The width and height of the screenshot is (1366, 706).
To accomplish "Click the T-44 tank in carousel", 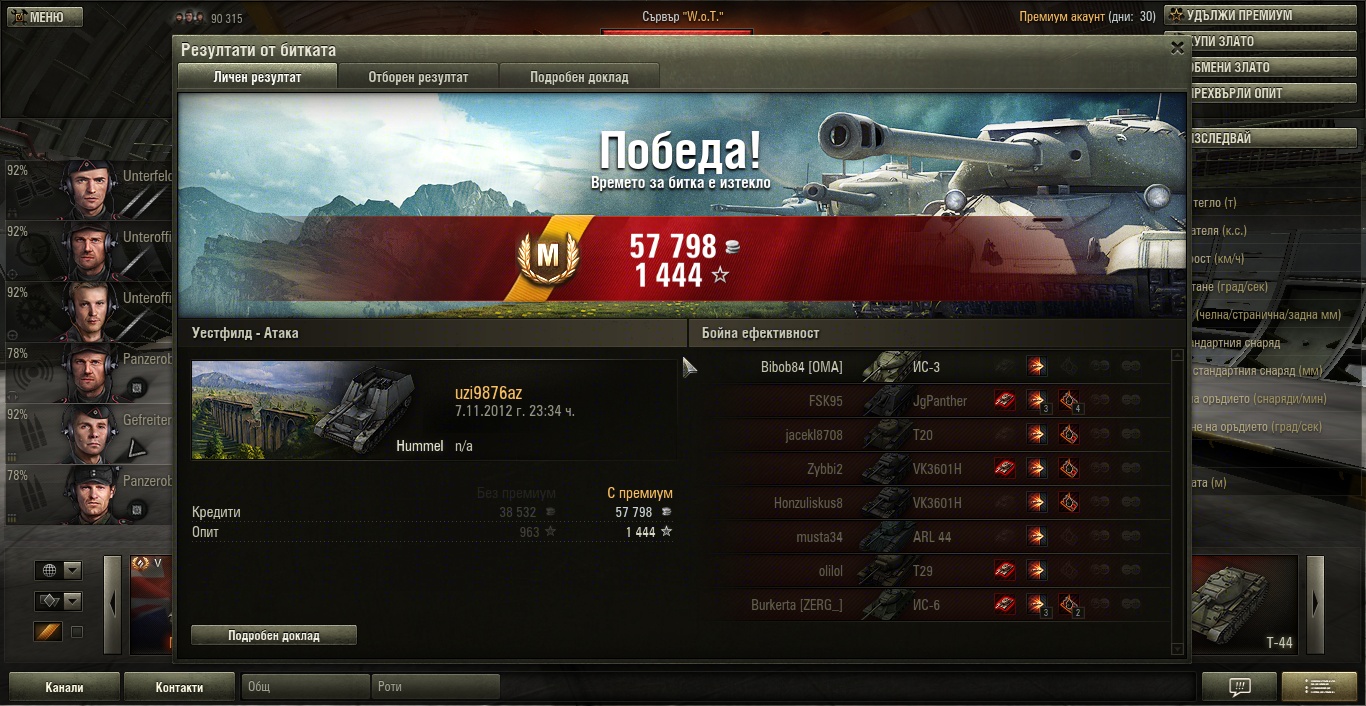I will [x=1247, y=605].
